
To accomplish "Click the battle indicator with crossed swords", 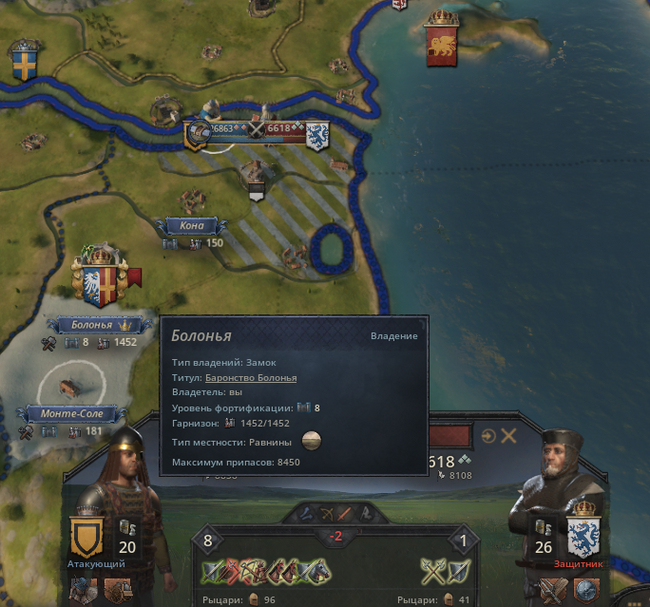I will [x=257, y=128].
